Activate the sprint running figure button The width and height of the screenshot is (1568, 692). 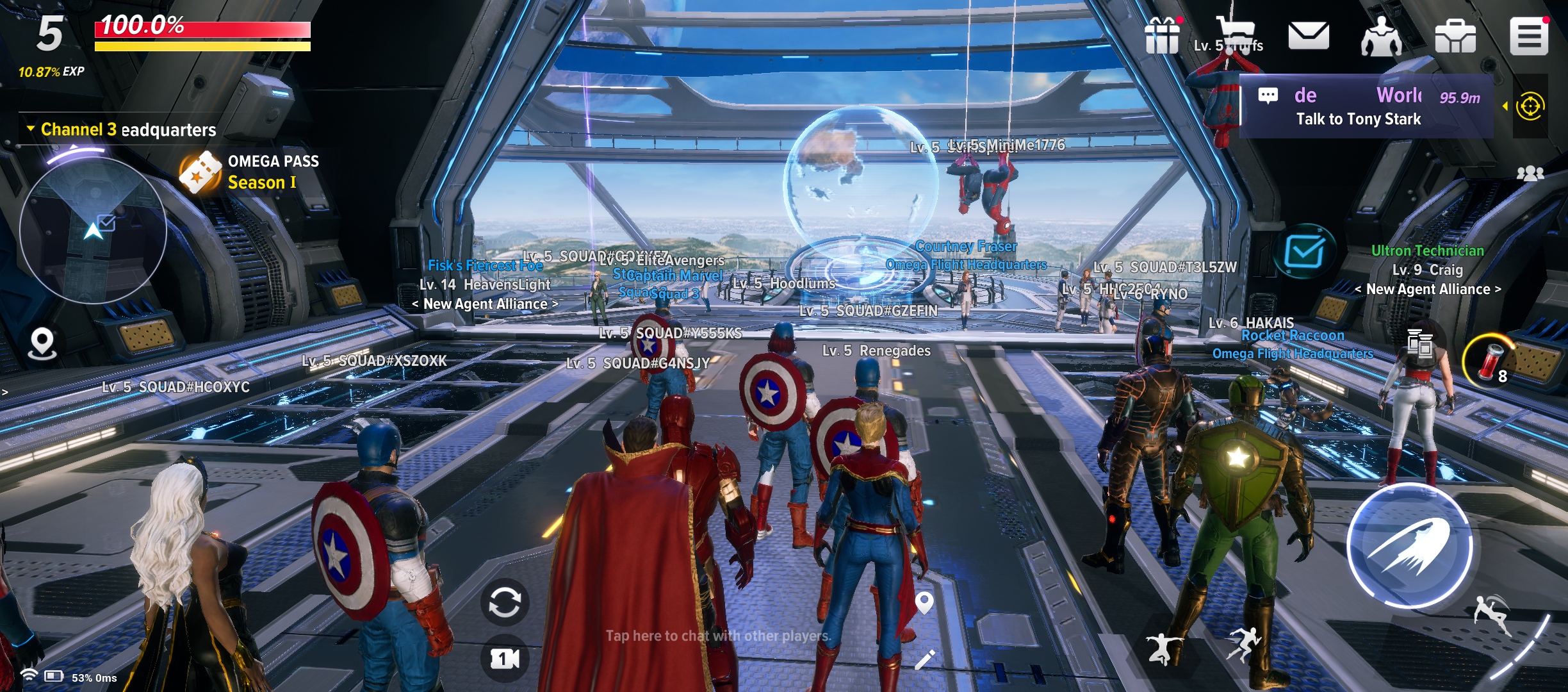pos(1241,644)
